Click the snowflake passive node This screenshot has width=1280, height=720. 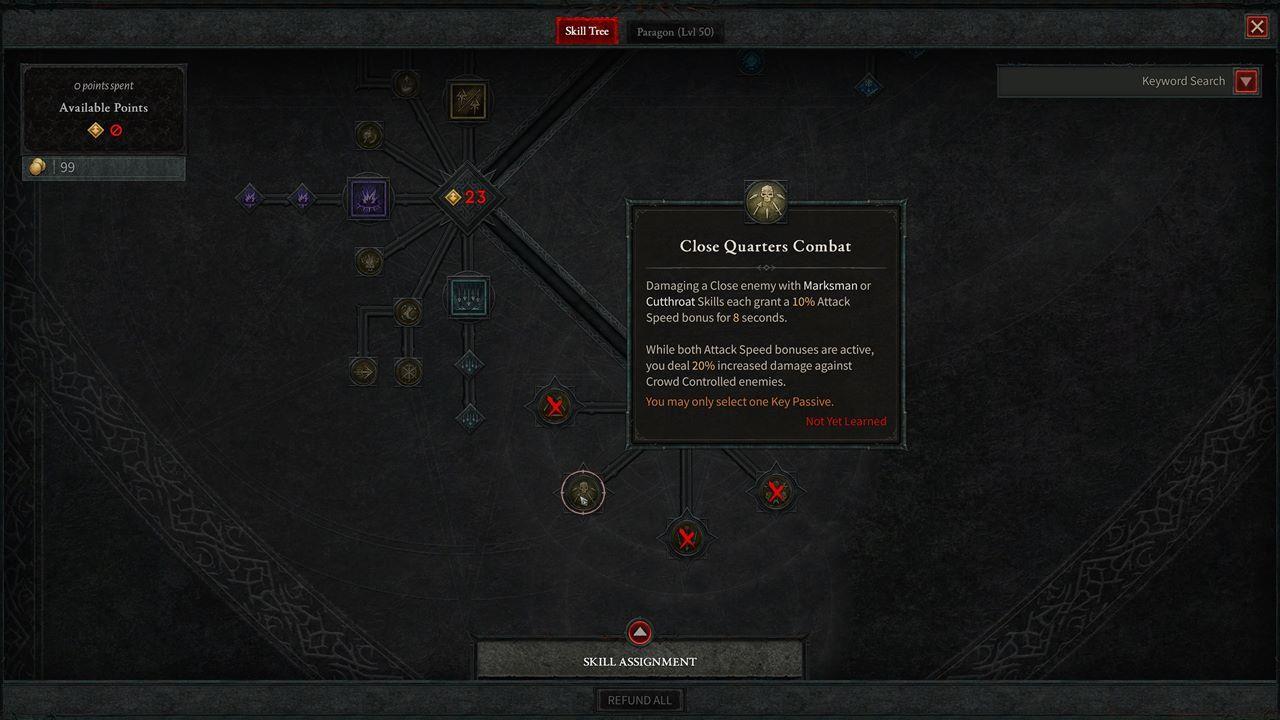[409, 371]
